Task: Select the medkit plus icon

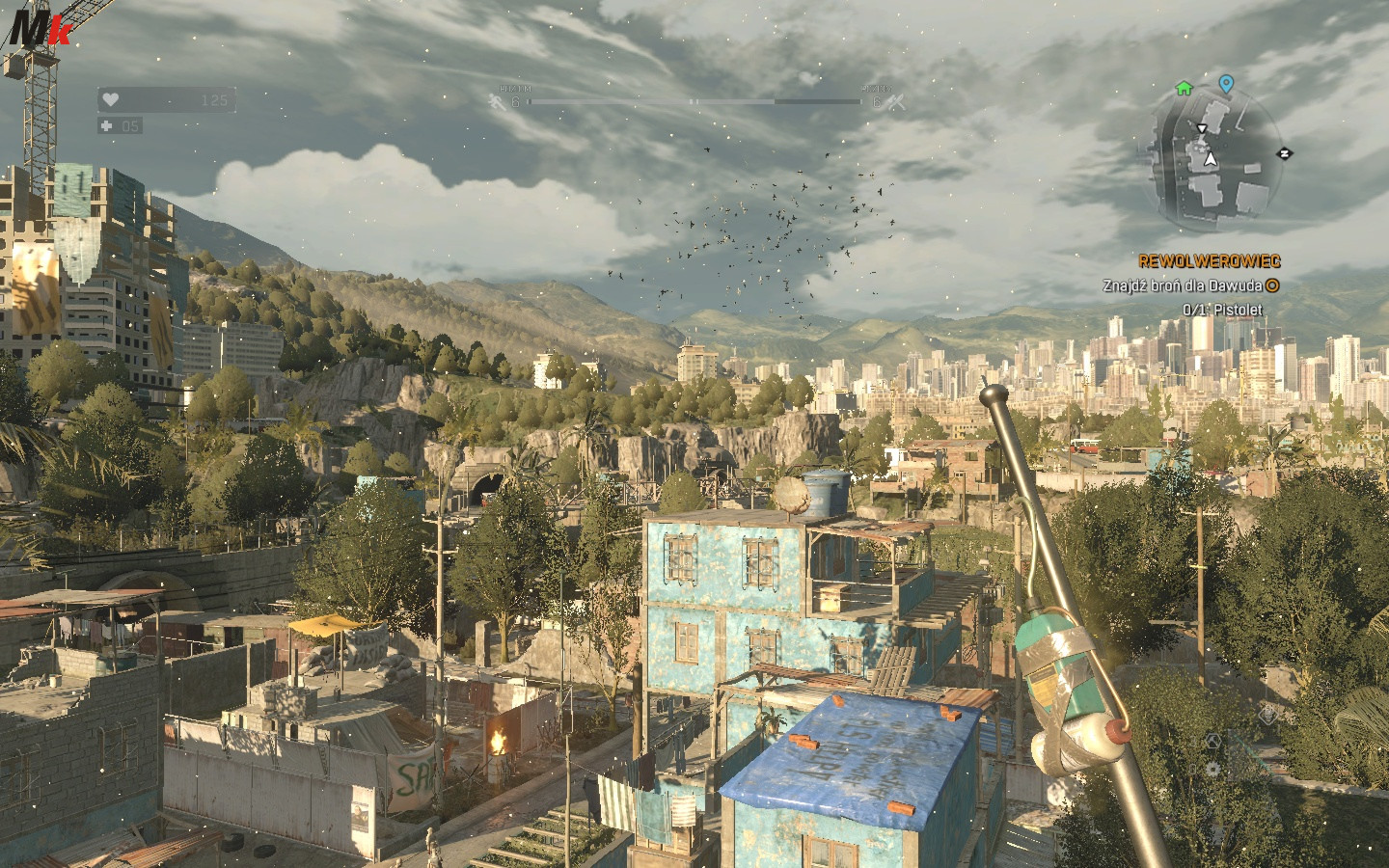Action: [106, 126]
